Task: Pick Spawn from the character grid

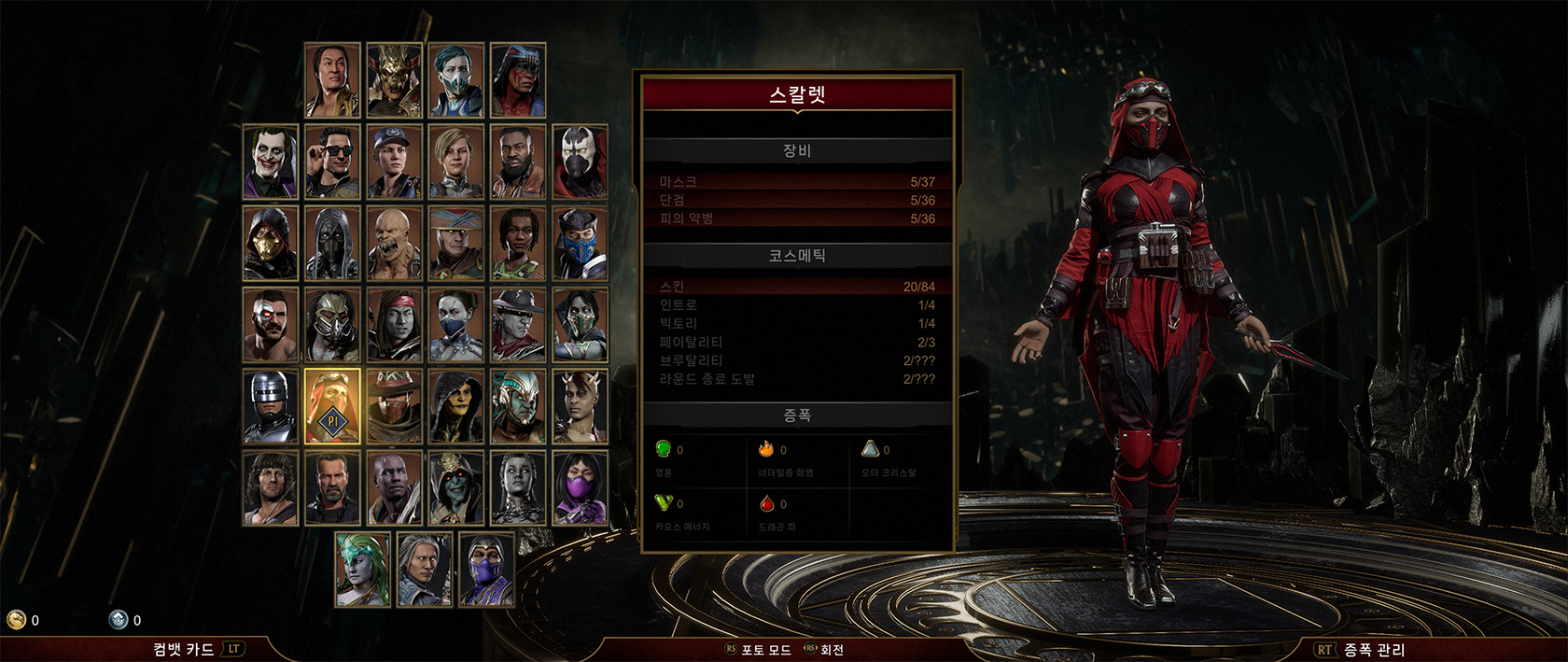Action: point(580,162)
